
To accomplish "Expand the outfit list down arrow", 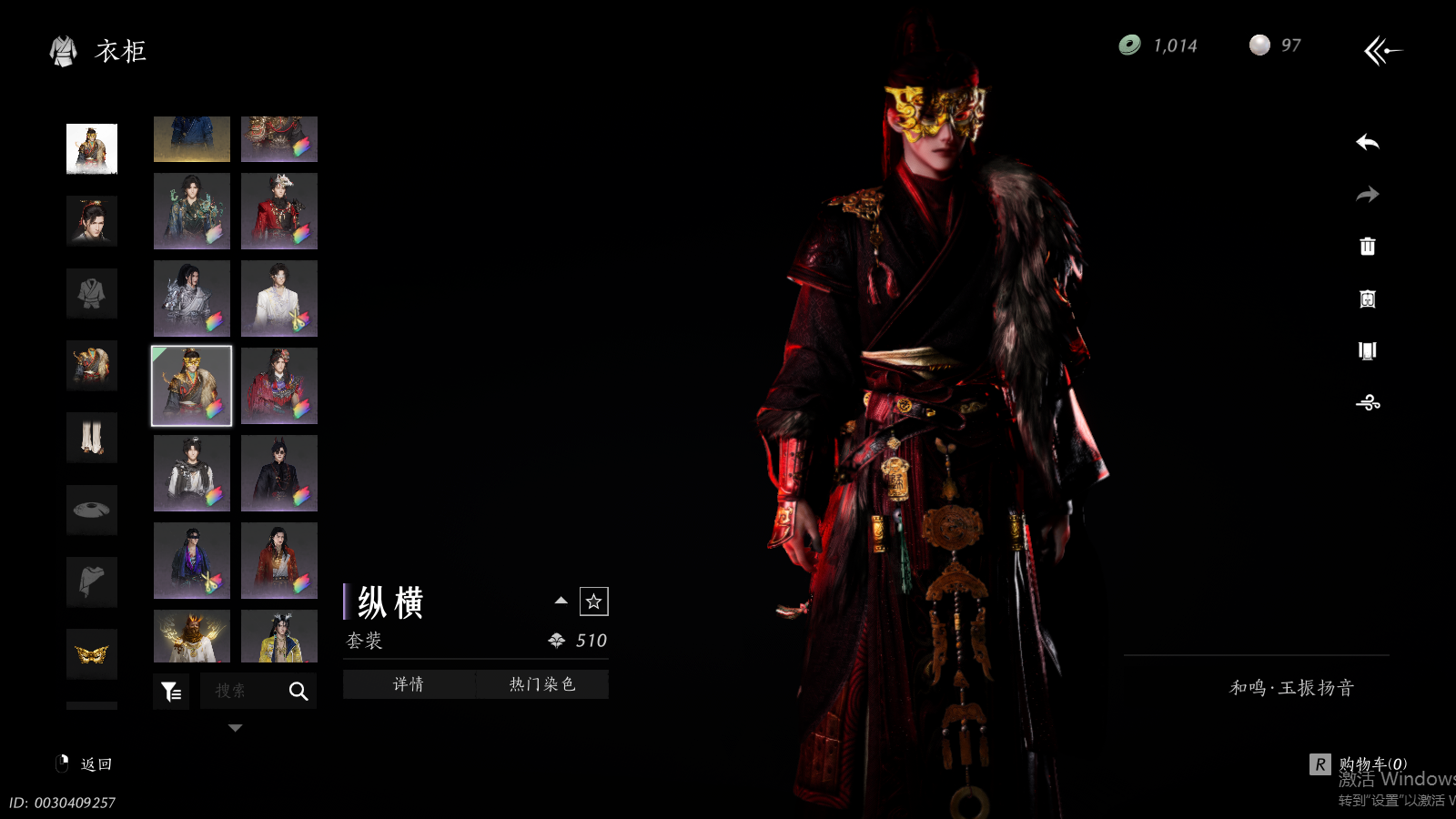I will (236, 728).
